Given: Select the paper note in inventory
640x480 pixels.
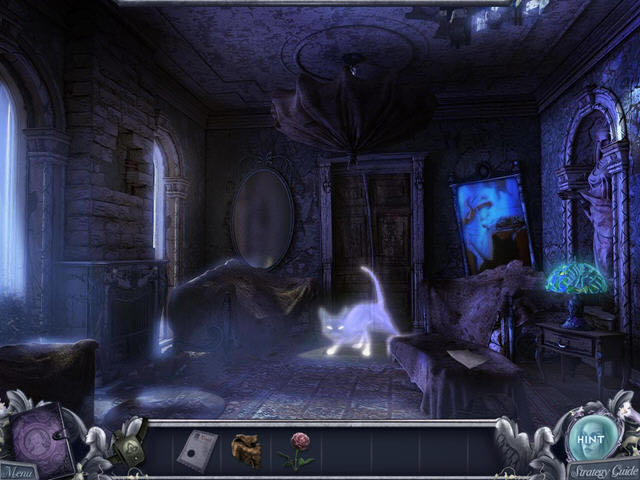Looking at the screenshot, I should click(197, 449).
